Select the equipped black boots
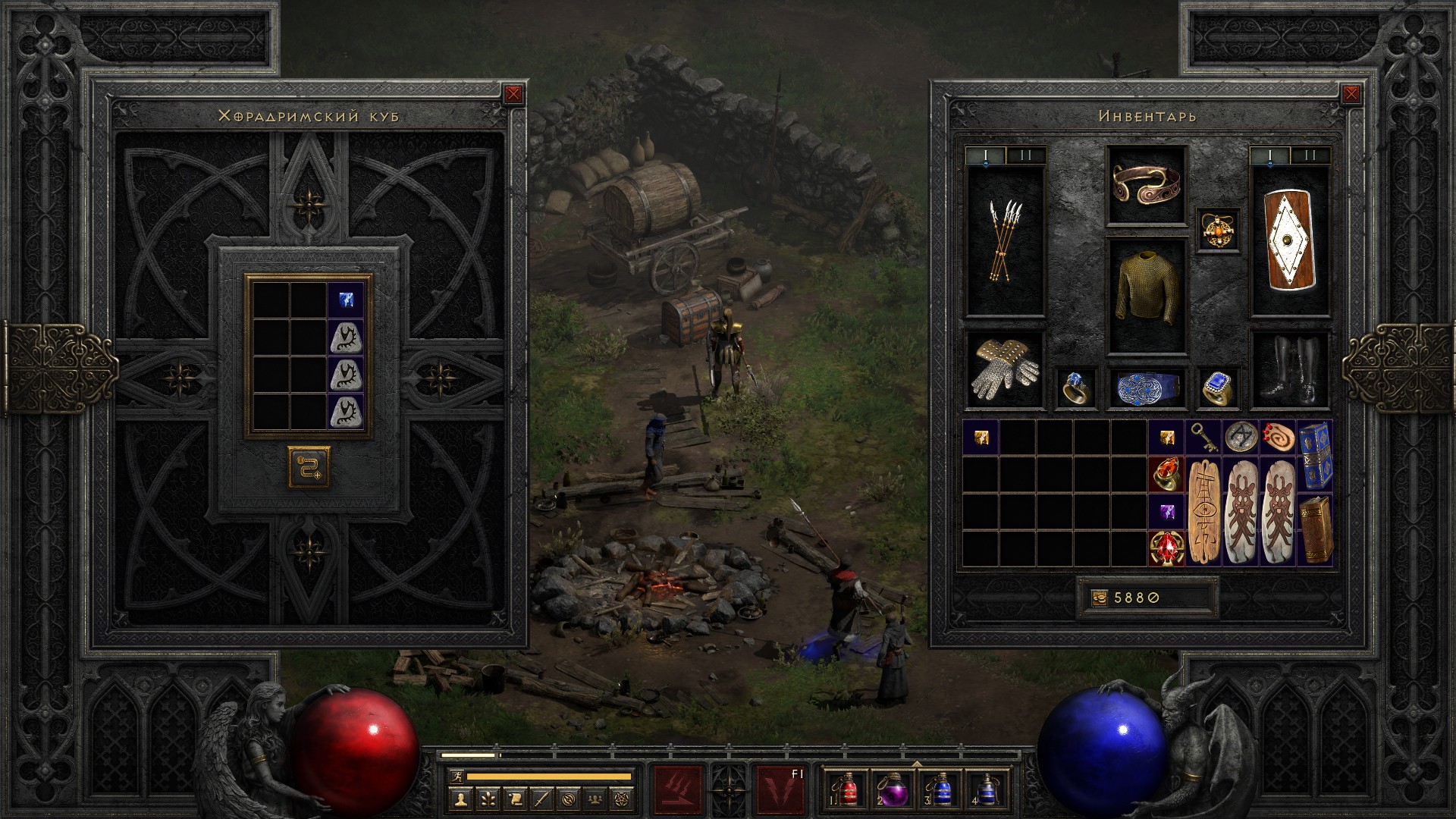1456x819 pixels. click(1289, 370)
